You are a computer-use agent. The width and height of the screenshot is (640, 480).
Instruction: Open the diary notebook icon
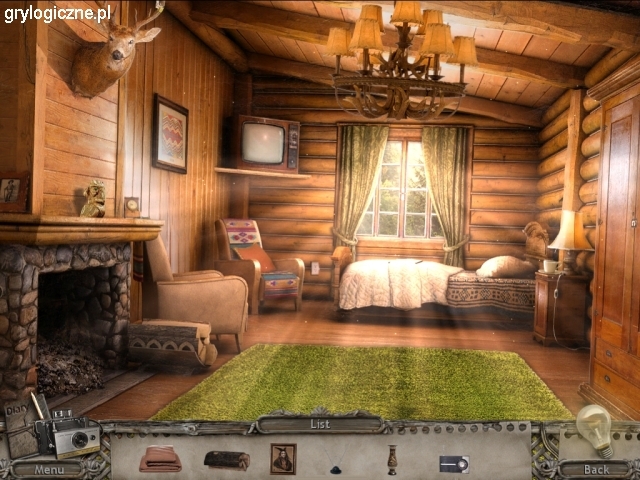tap(20, 430)
